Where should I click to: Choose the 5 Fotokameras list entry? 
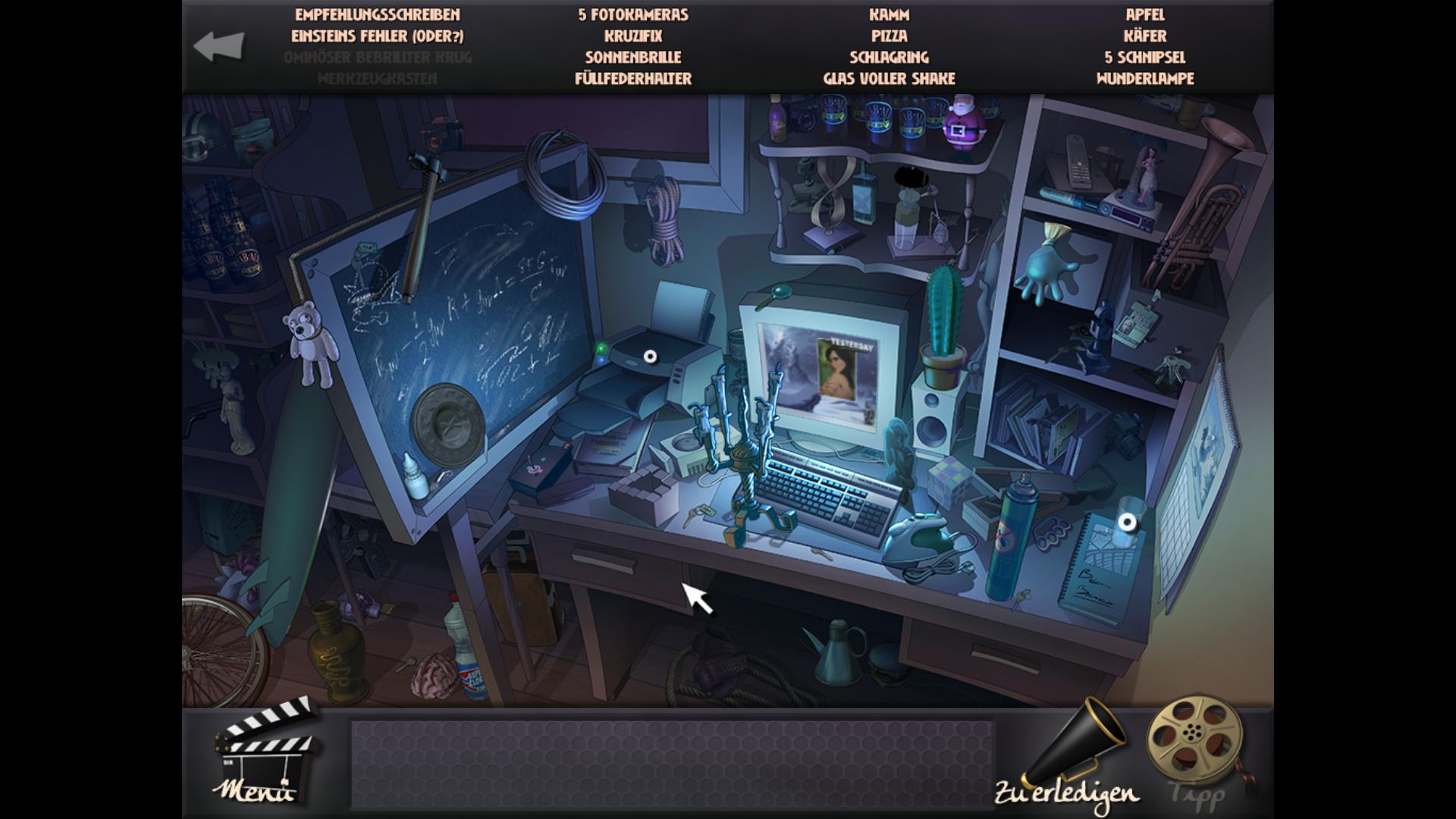click(633, 14)
